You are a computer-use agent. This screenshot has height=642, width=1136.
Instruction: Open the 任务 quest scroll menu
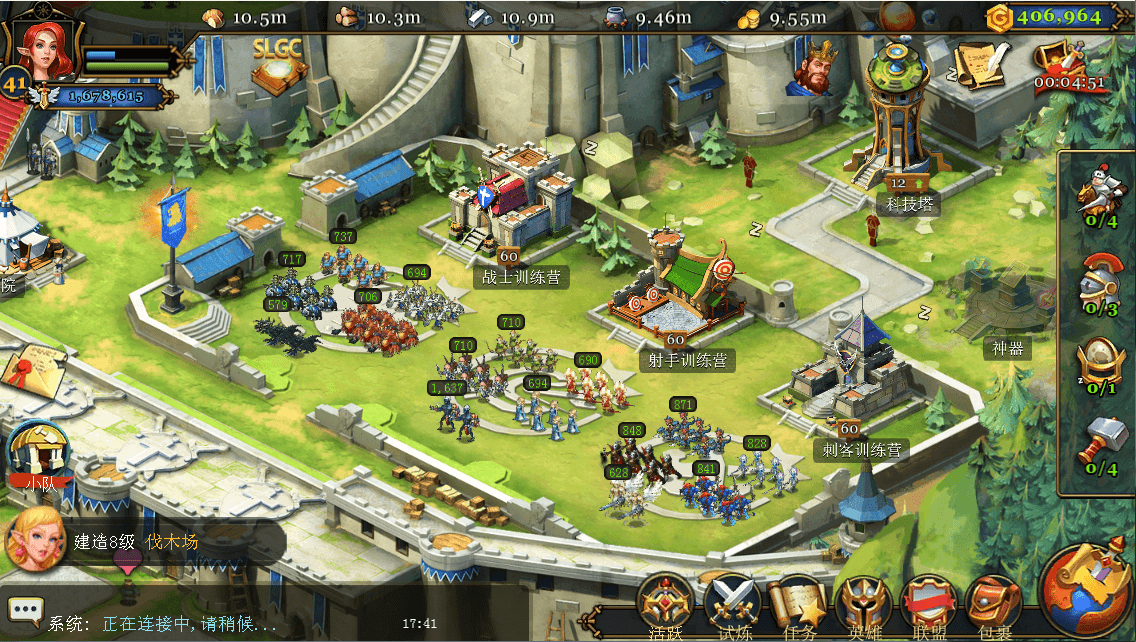[800, 605]
